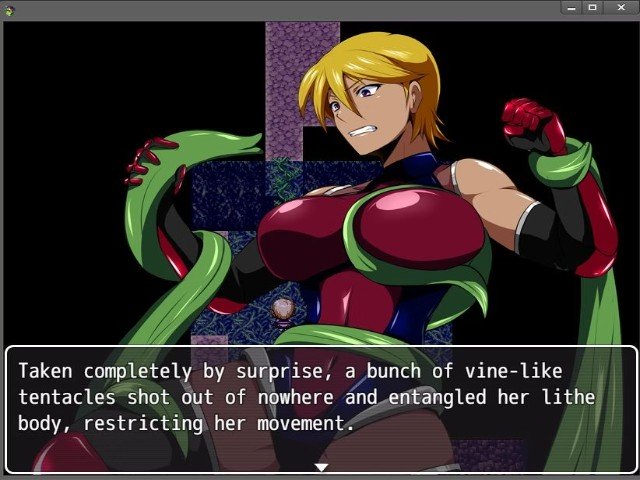640x480 pixels.
Task: Maximize the game window
Action: (x=592, y=7)
